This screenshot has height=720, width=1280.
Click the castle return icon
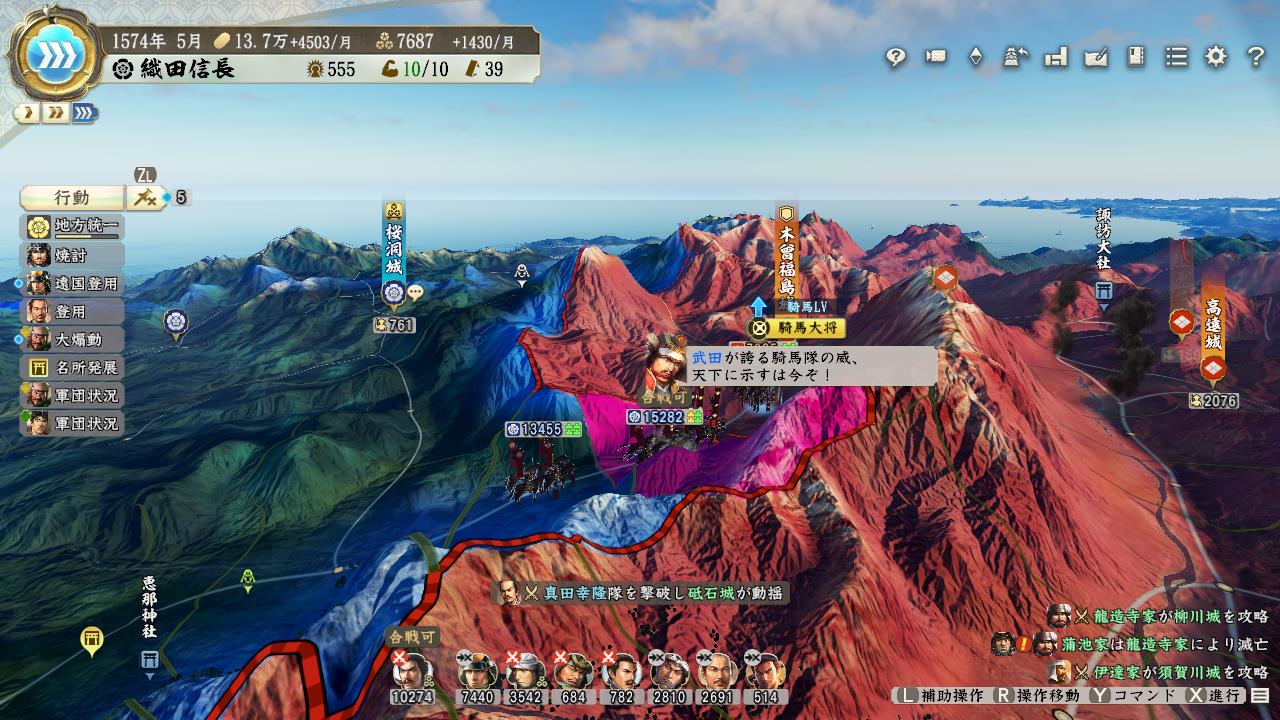point(1016,57)
